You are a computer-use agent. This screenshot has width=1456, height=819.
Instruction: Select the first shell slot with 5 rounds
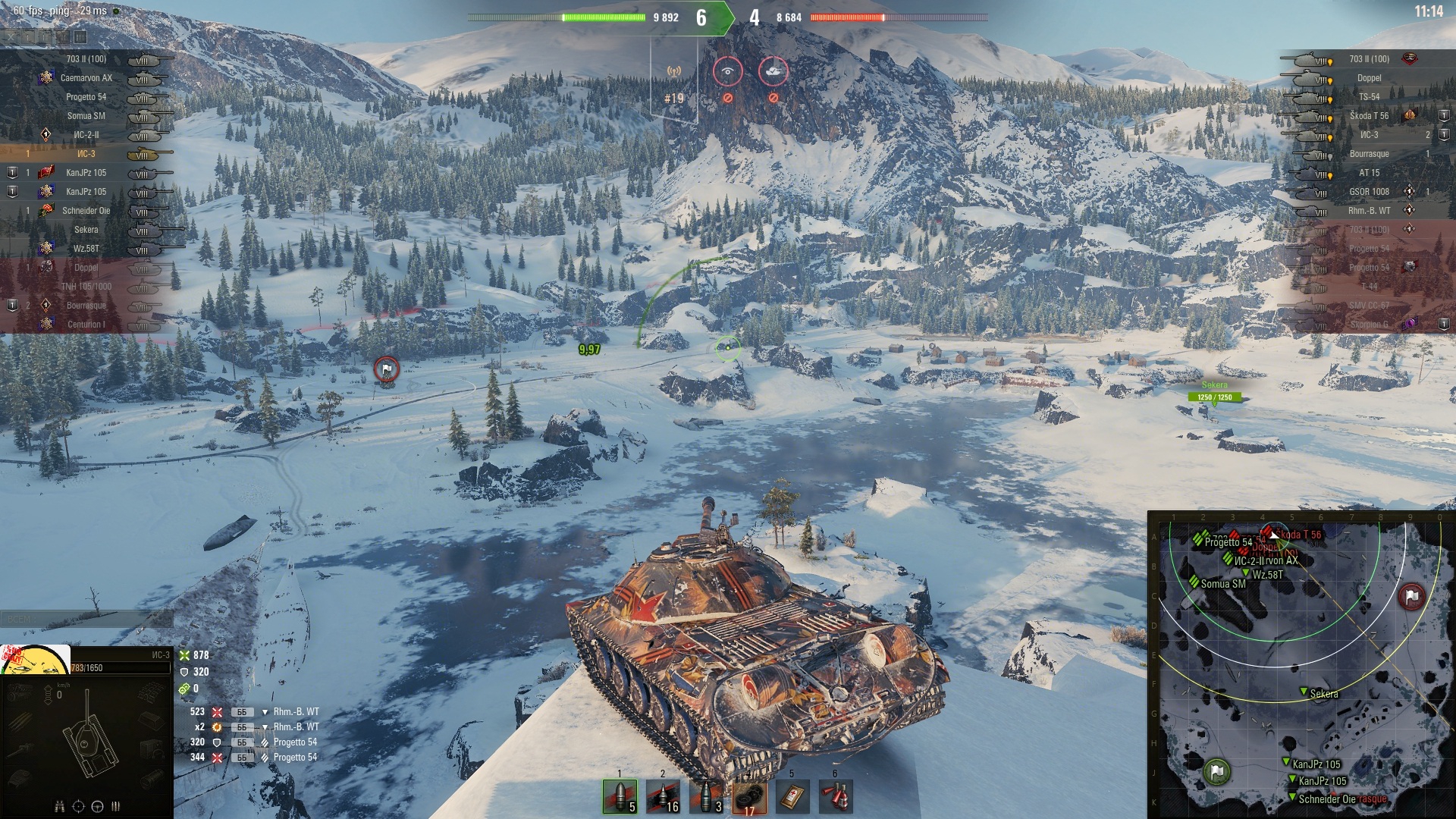[620, 796]
